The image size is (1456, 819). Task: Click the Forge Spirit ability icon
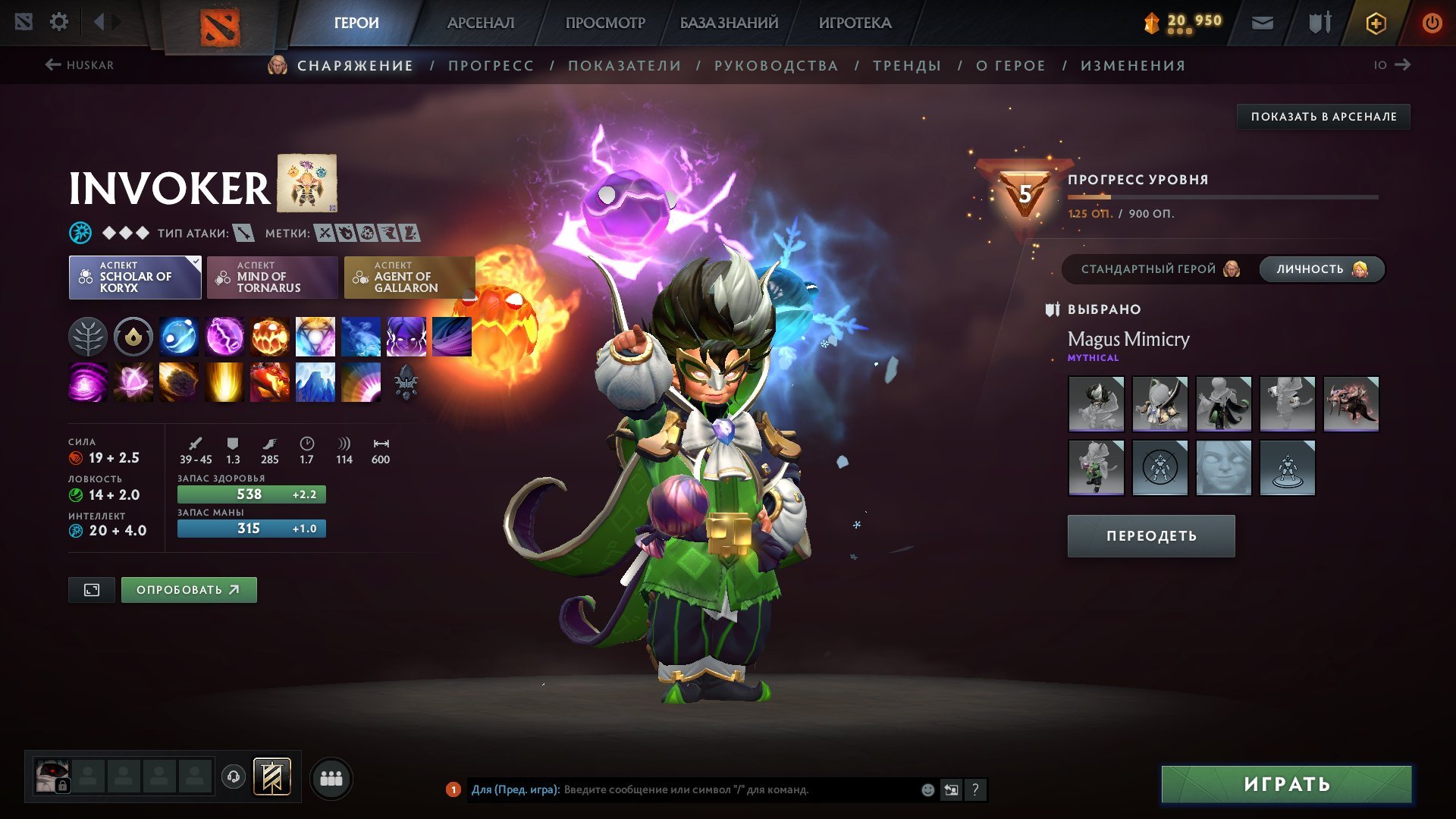click(x=269, y=382)
